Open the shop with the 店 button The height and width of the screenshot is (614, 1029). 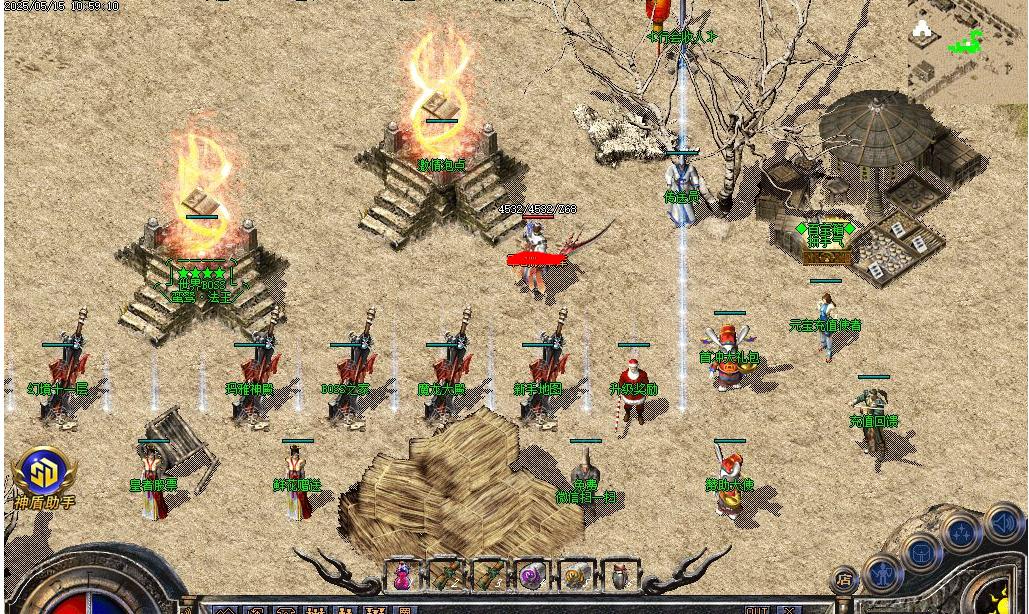[x=845, y=579]
